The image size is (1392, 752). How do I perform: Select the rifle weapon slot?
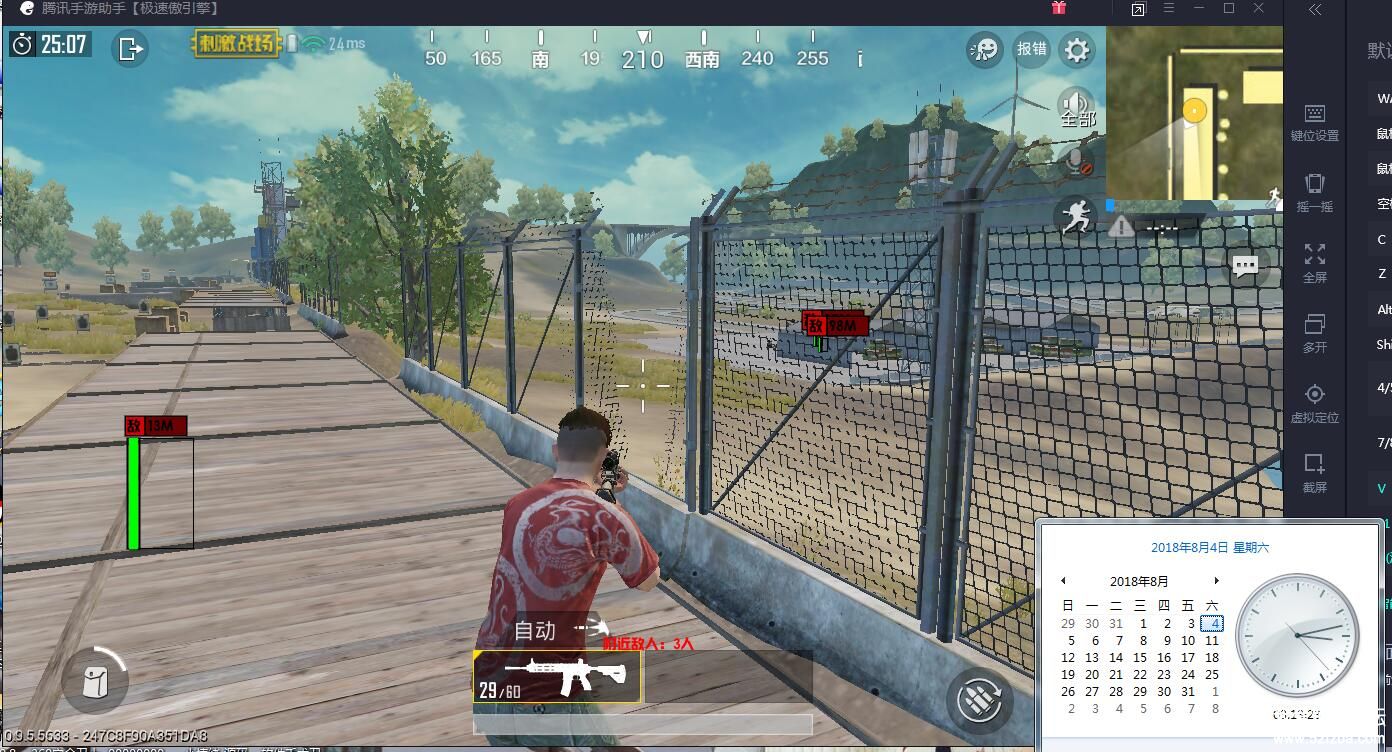tap(557, 676)
